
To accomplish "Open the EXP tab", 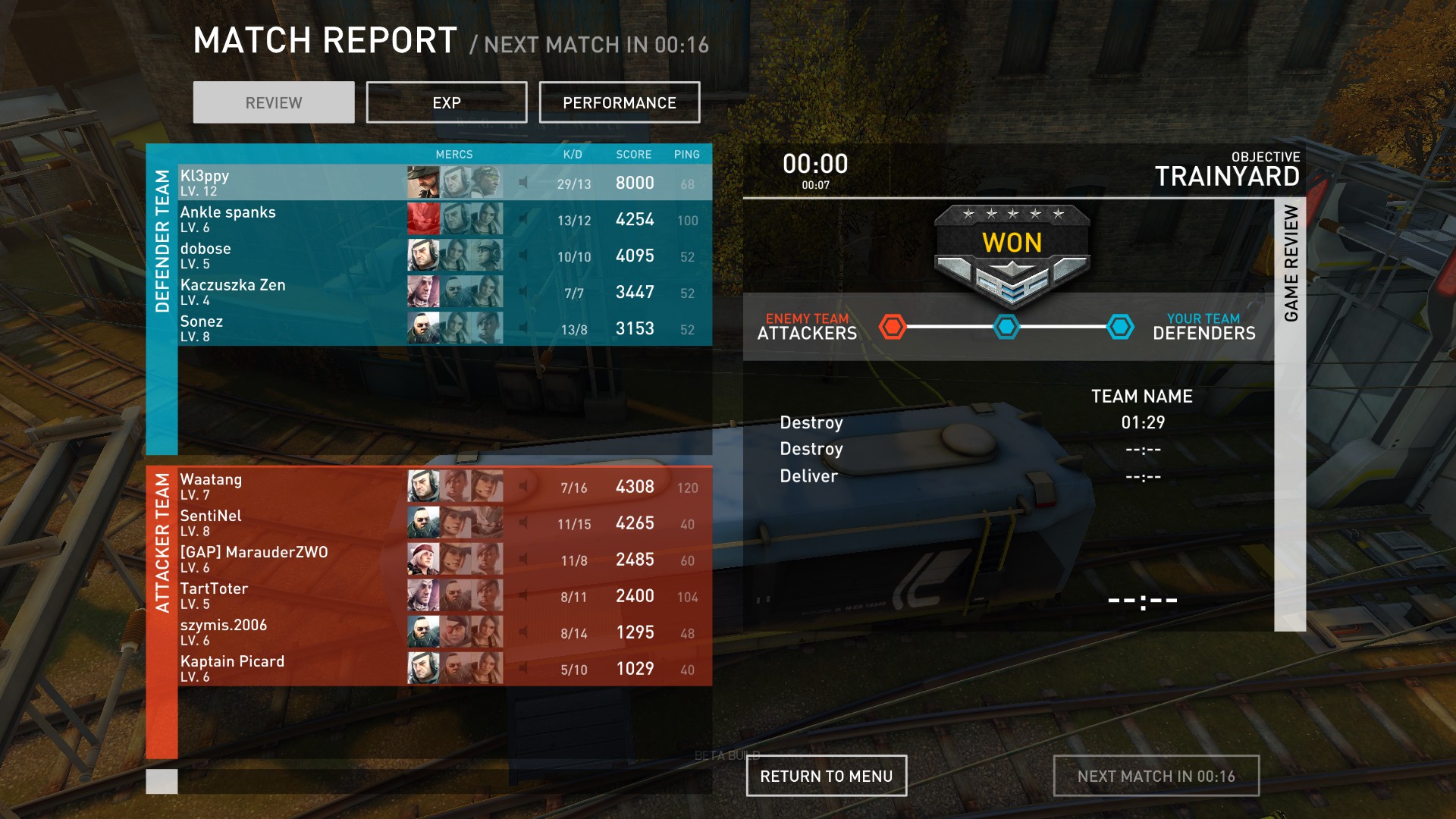I will [446, 102].
